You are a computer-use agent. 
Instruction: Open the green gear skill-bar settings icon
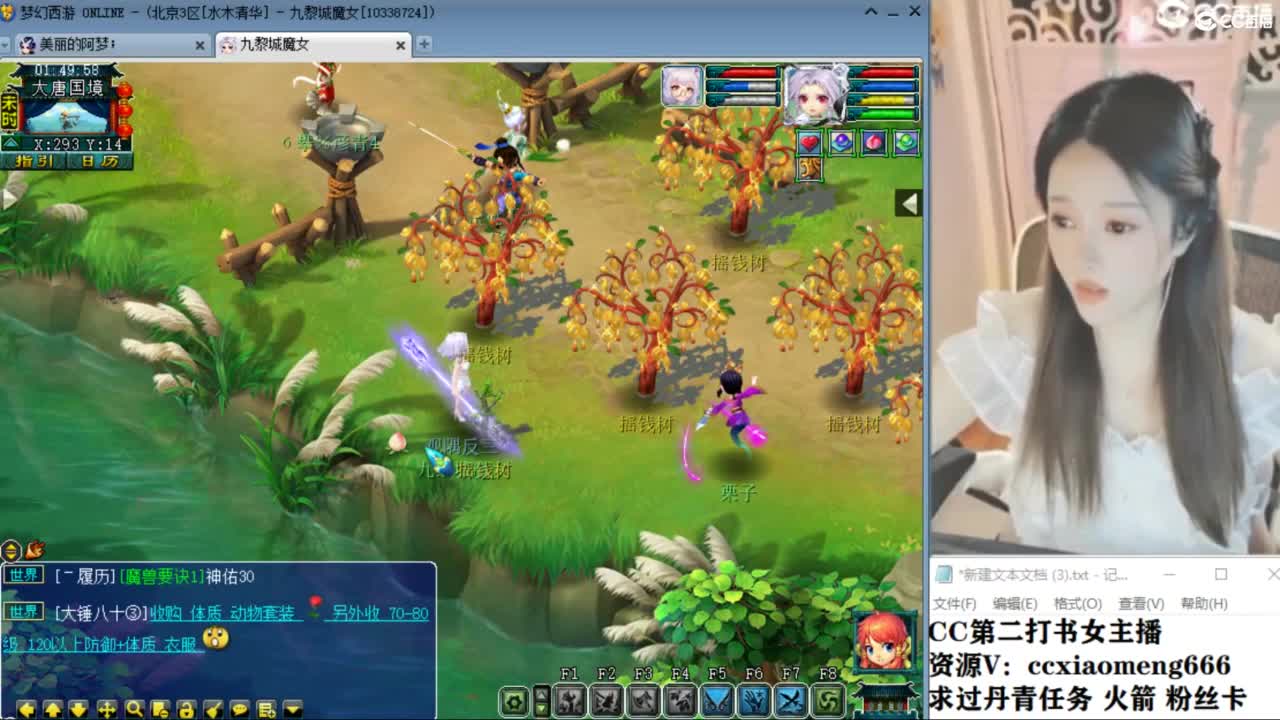tap(513, 702)
